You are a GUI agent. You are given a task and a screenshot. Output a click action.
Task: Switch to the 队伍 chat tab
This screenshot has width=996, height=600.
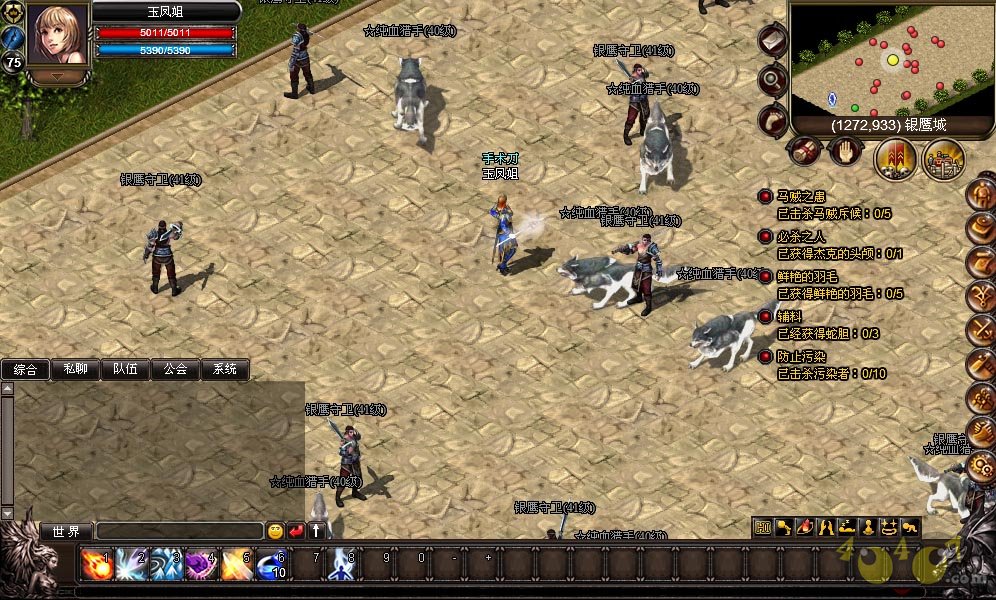(125, 369)
